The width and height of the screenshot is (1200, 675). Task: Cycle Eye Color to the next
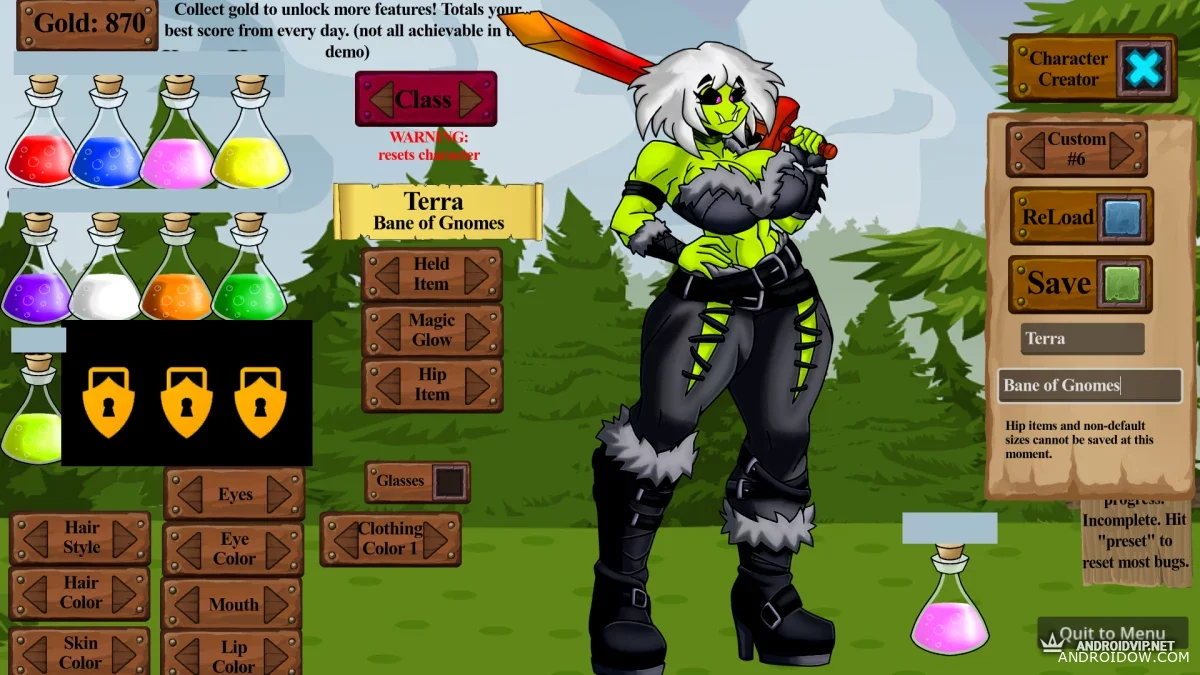[279, 549]
